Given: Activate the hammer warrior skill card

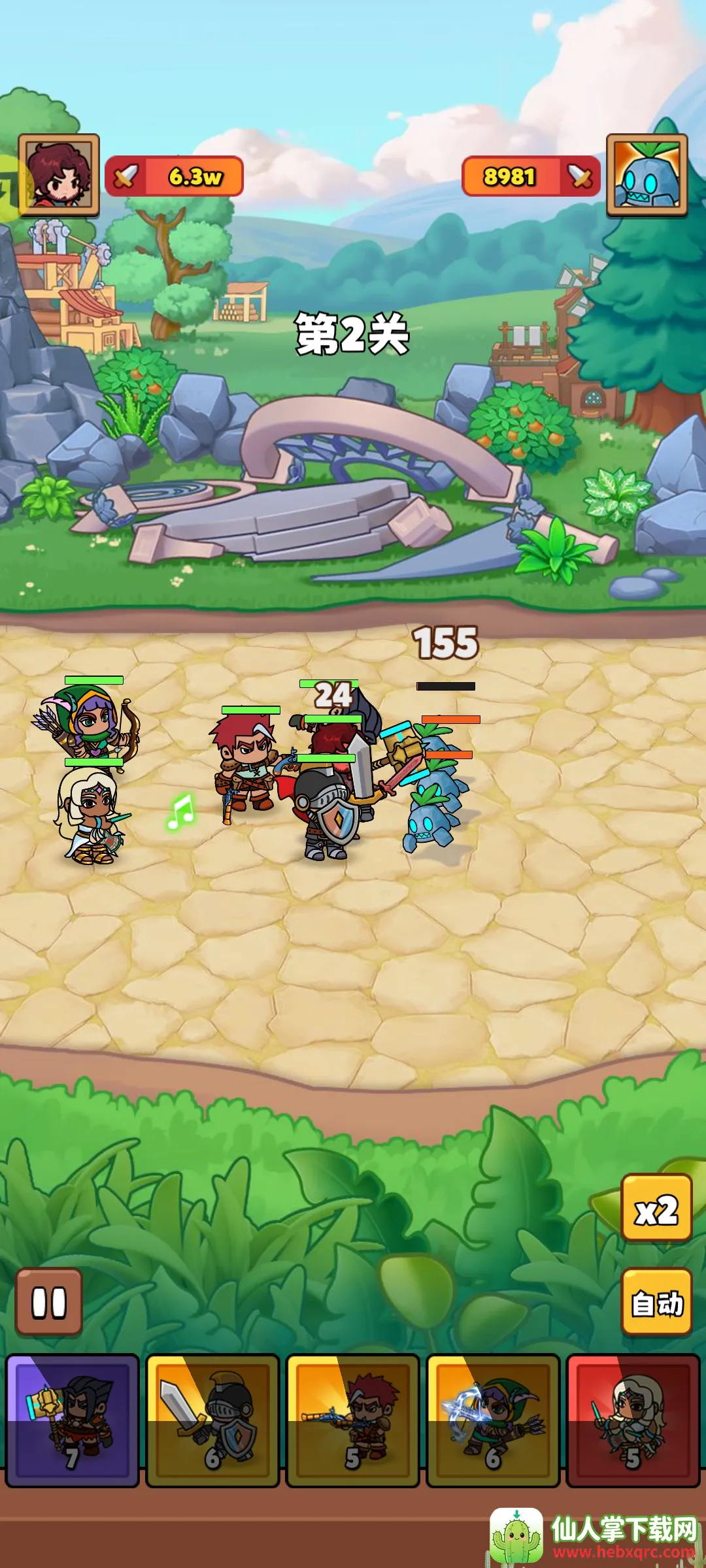Looking at the screenshot, I should pos(73,1421).
